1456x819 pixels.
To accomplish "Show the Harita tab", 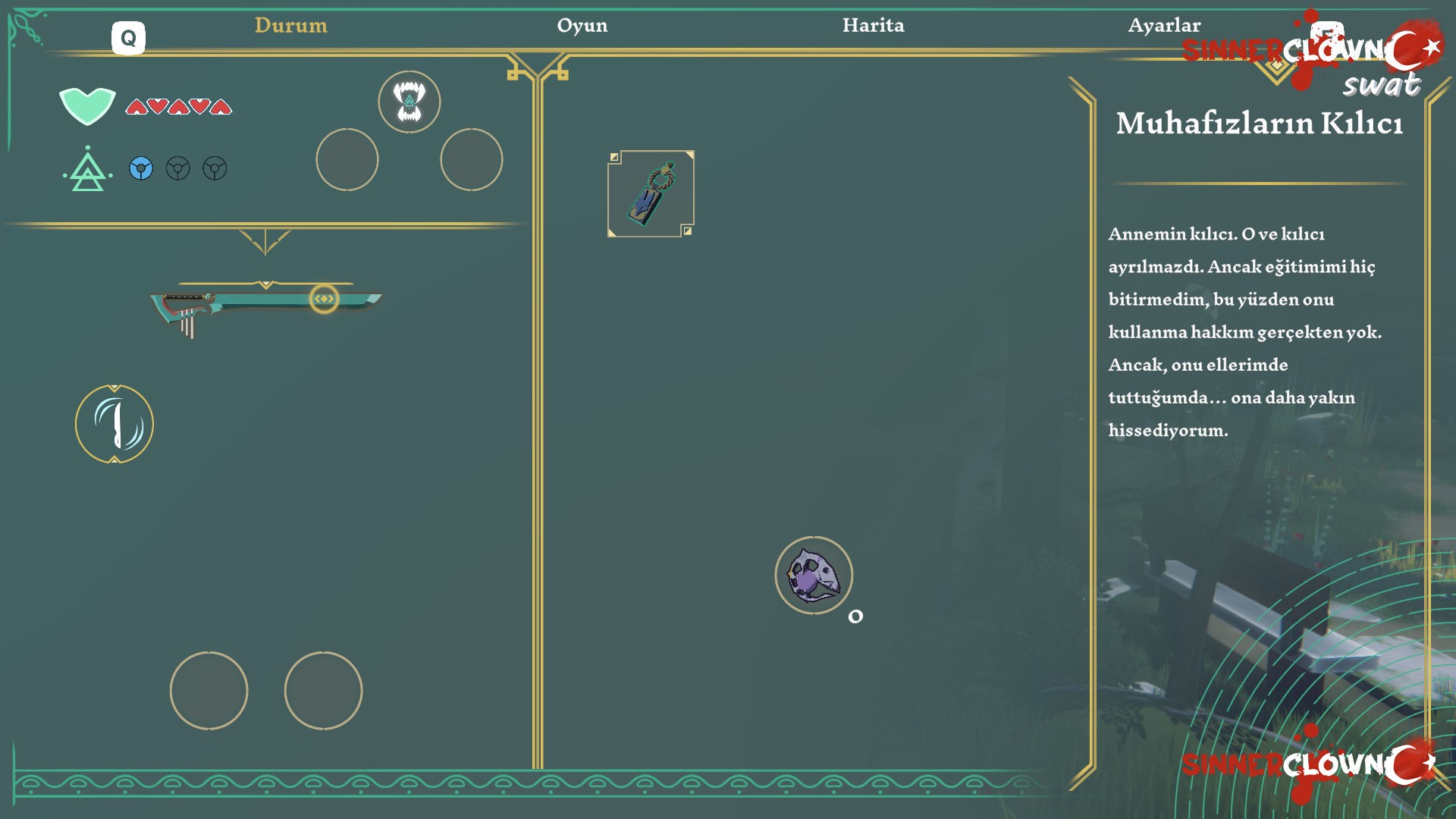I will coord(873,25).
